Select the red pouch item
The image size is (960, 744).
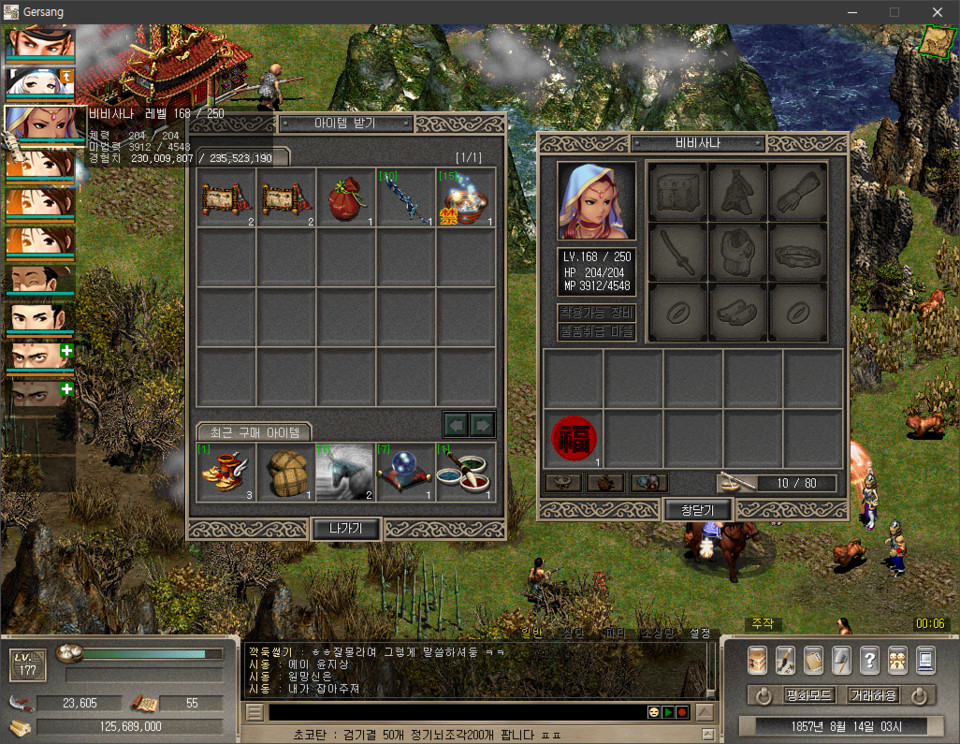tap(346, 197)
